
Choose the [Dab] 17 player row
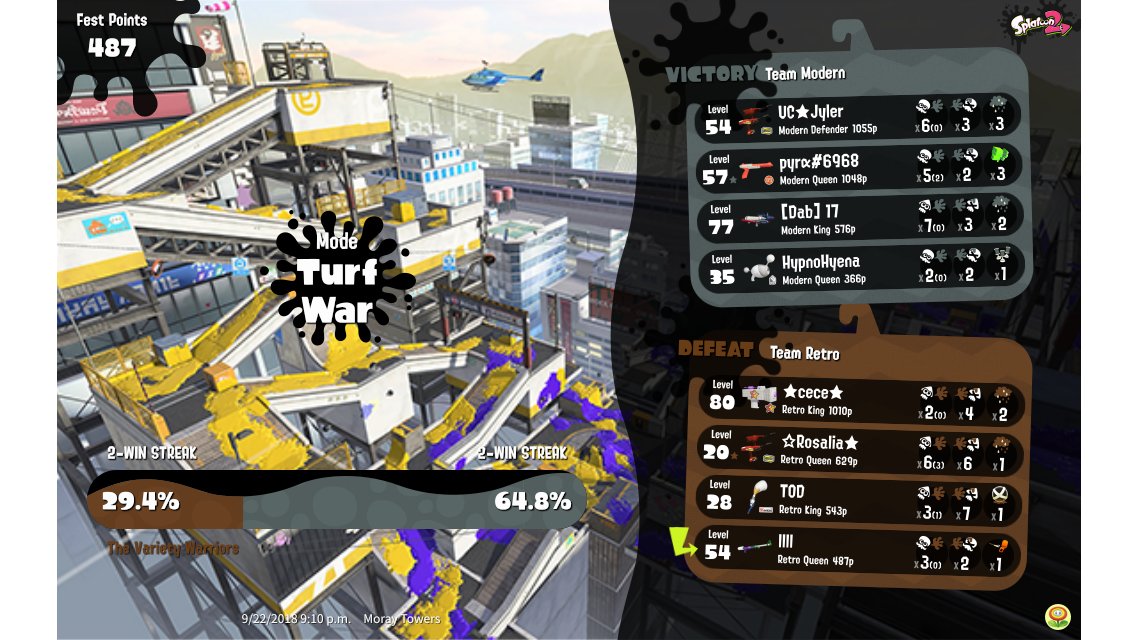point(860,217)
